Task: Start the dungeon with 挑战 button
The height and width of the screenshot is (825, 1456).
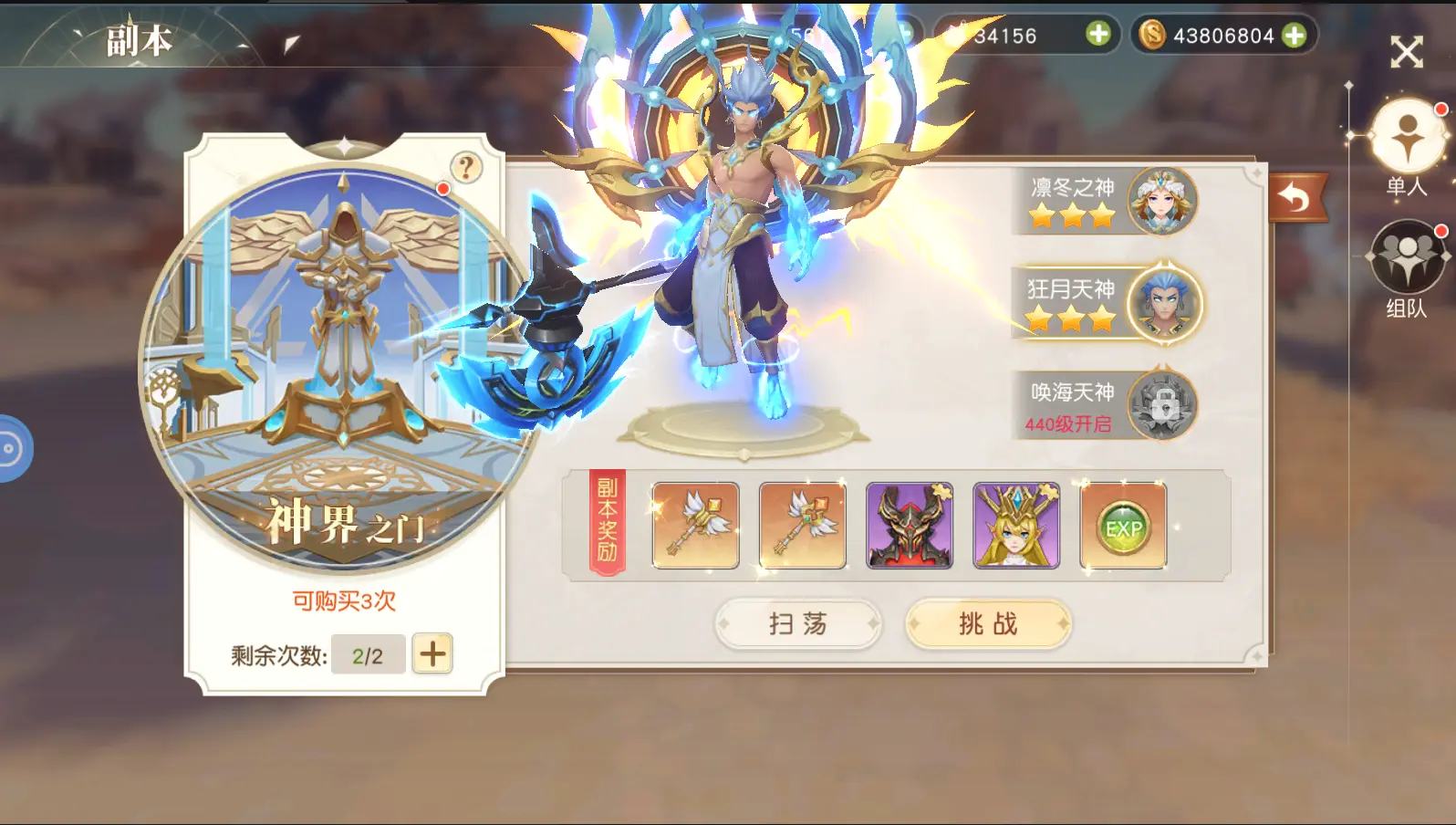Action: pyautogui.click(x=988, y=624)
